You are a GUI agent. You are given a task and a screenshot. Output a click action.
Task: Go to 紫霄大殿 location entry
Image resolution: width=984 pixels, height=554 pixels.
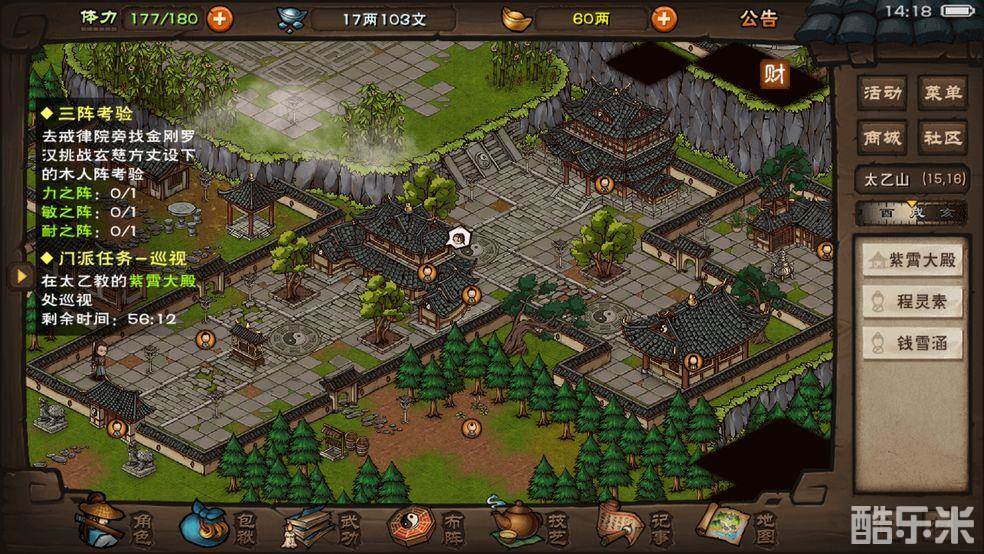tap(913, 261)
